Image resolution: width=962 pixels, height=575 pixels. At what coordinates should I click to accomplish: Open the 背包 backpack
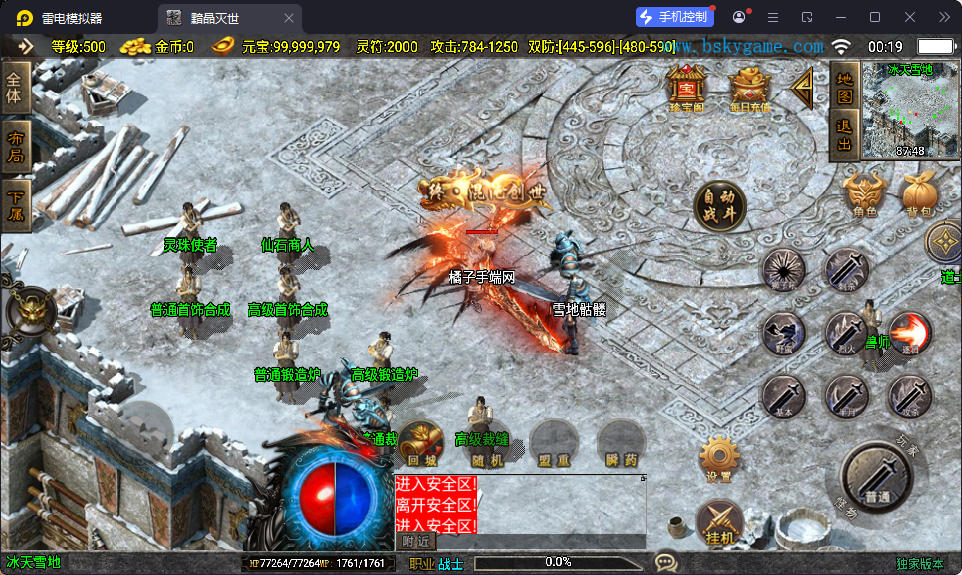point(917,193)
